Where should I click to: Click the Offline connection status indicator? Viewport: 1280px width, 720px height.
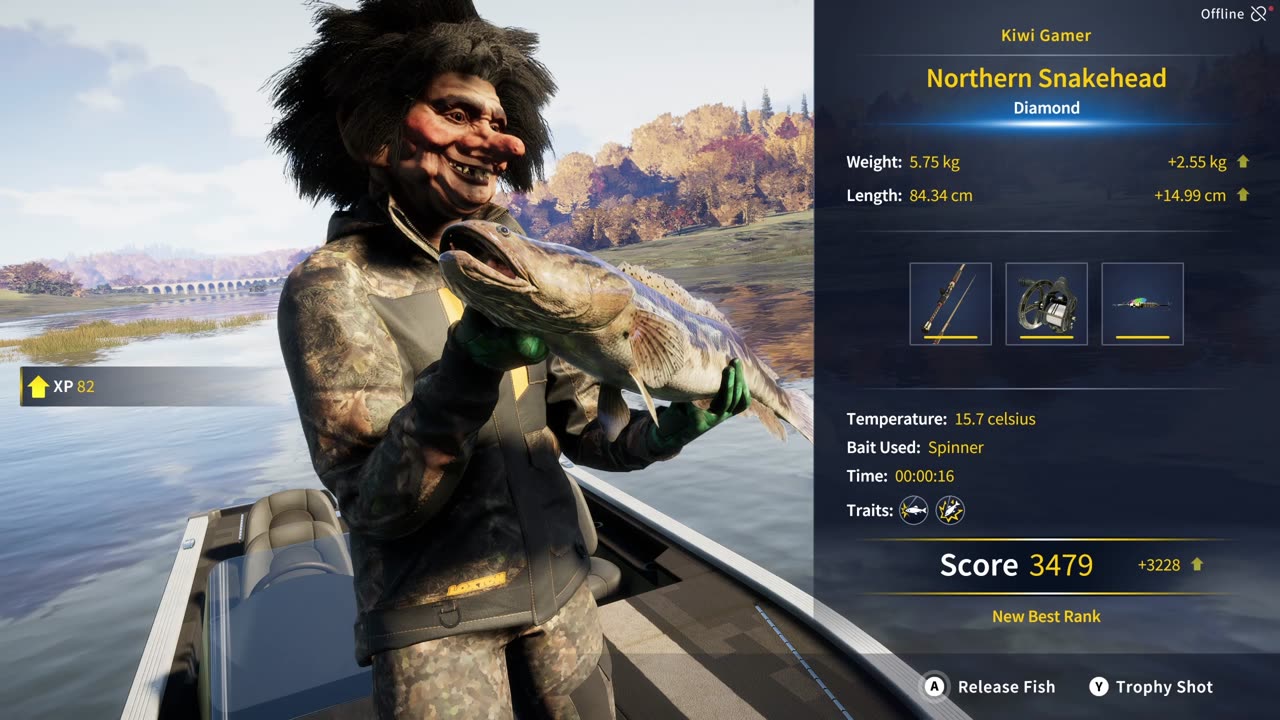pos(1233,14)
